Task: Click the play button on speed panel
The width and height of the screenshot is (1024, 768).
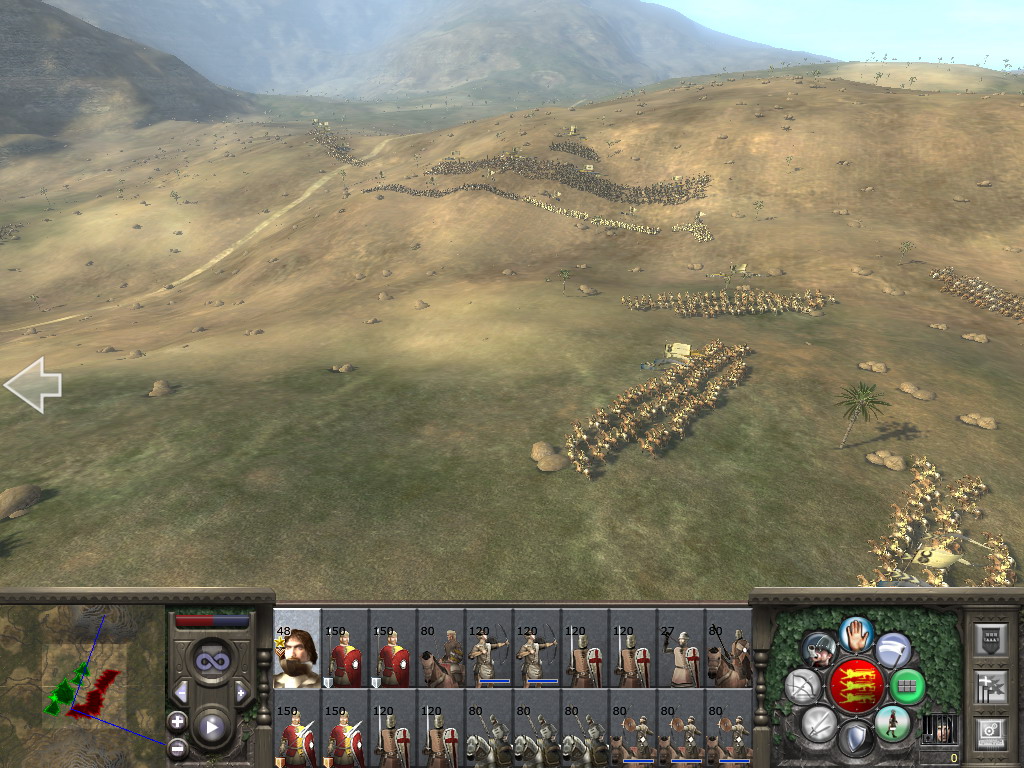Action: tap(211, 727)
